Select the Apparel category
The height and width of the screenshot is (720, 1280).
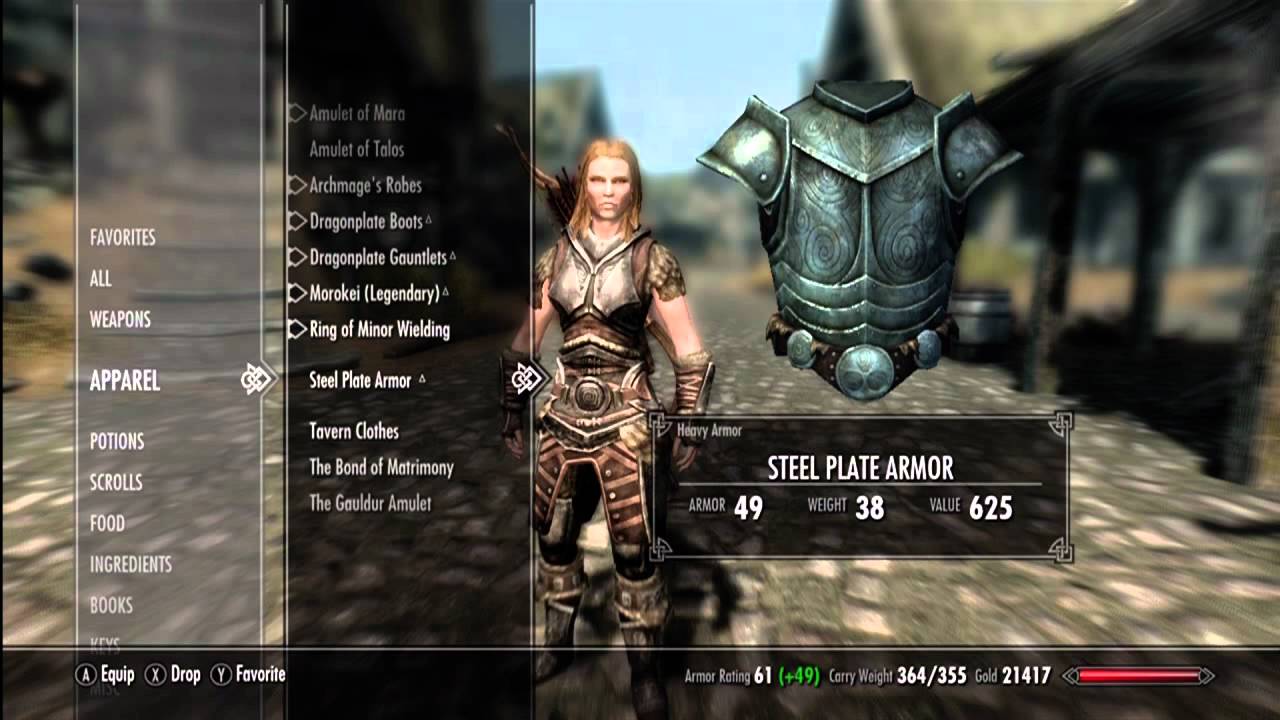[125, 381]
